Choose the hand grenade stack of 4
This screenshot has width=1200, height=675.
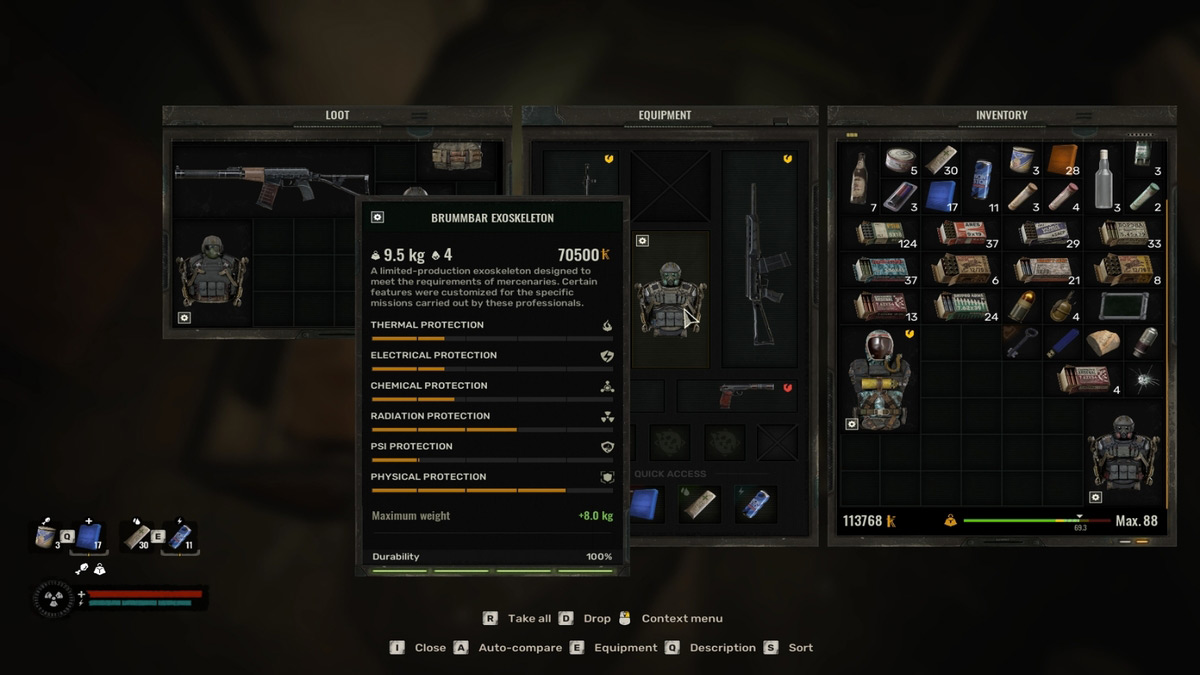click(x=1060, y=305)
